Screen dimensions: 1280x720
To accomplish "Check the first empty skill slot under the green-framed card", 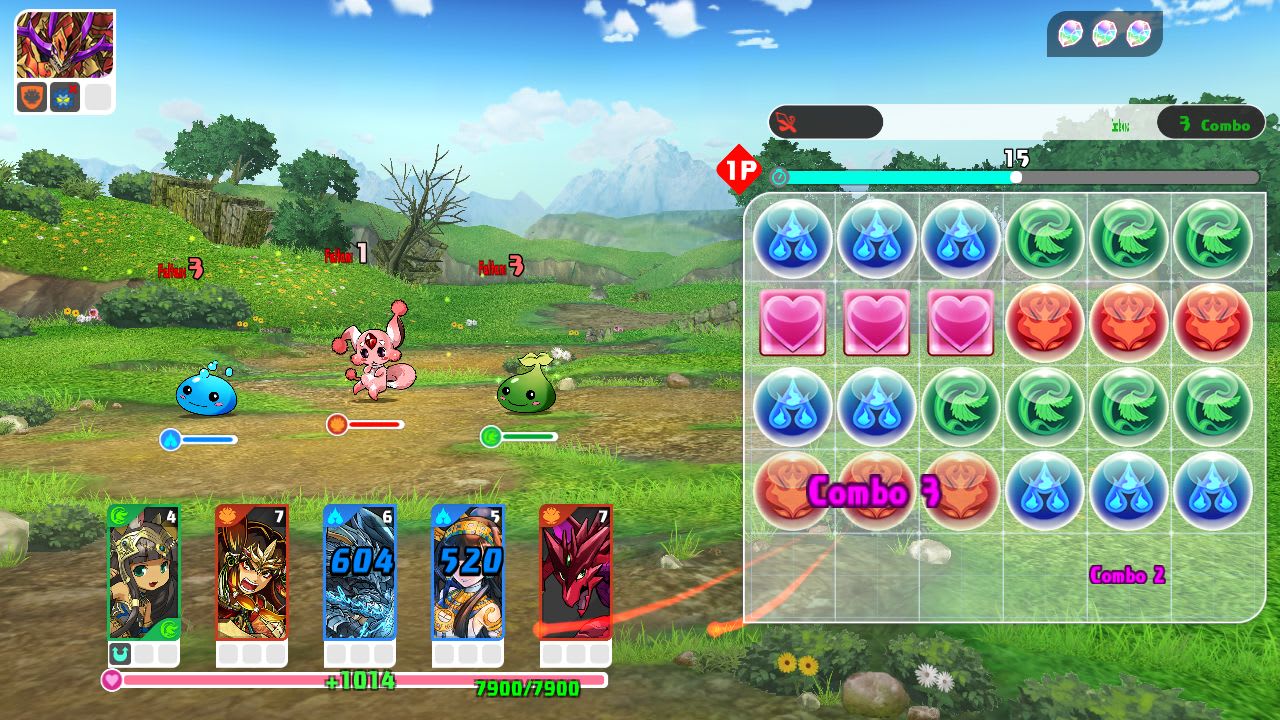I will (x=142, y=653).
